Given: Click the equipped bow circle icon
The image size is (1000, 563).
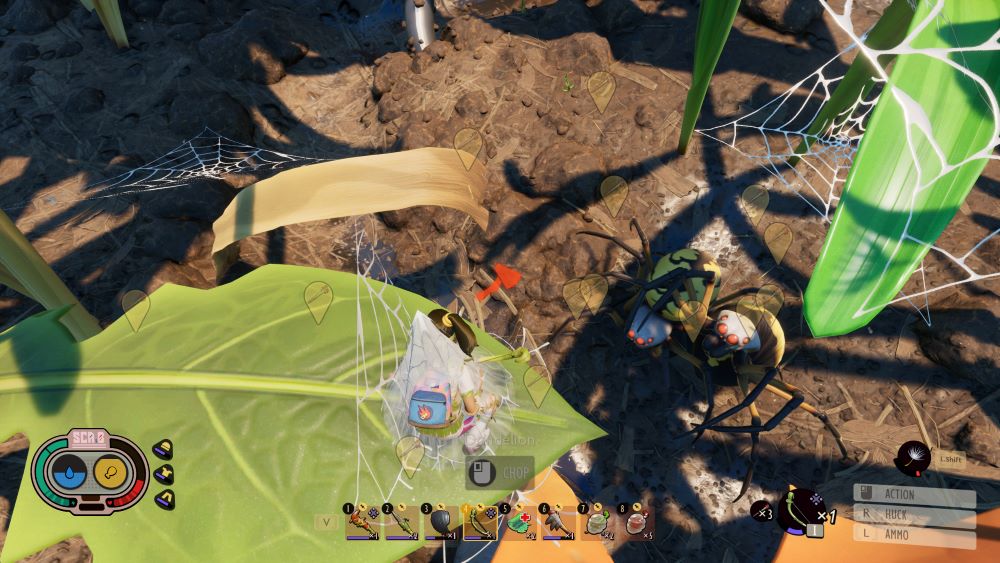Looking at the screenshot, I should pos(799,509).
